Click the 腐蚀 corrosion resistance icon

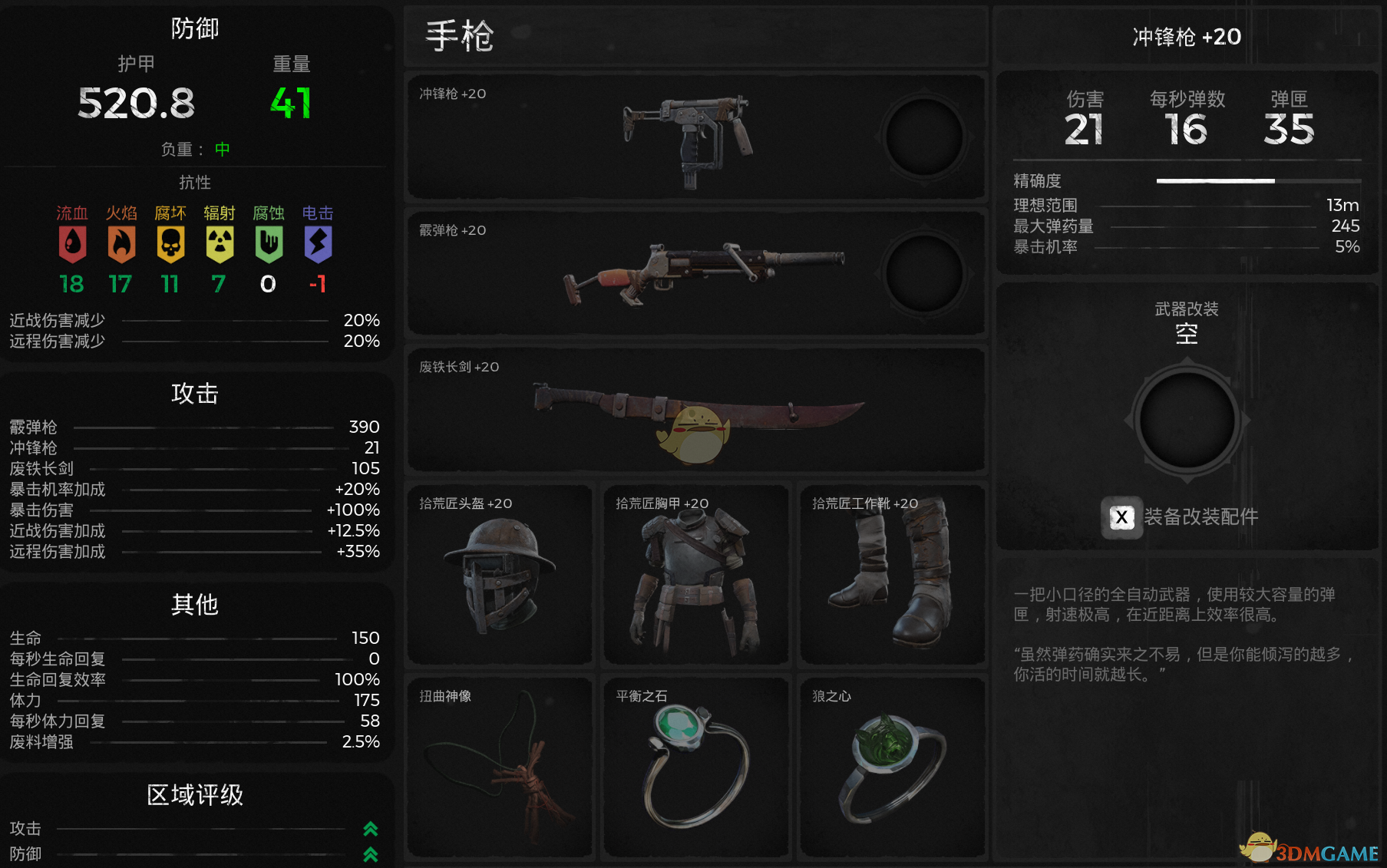[x=269, y=244]
